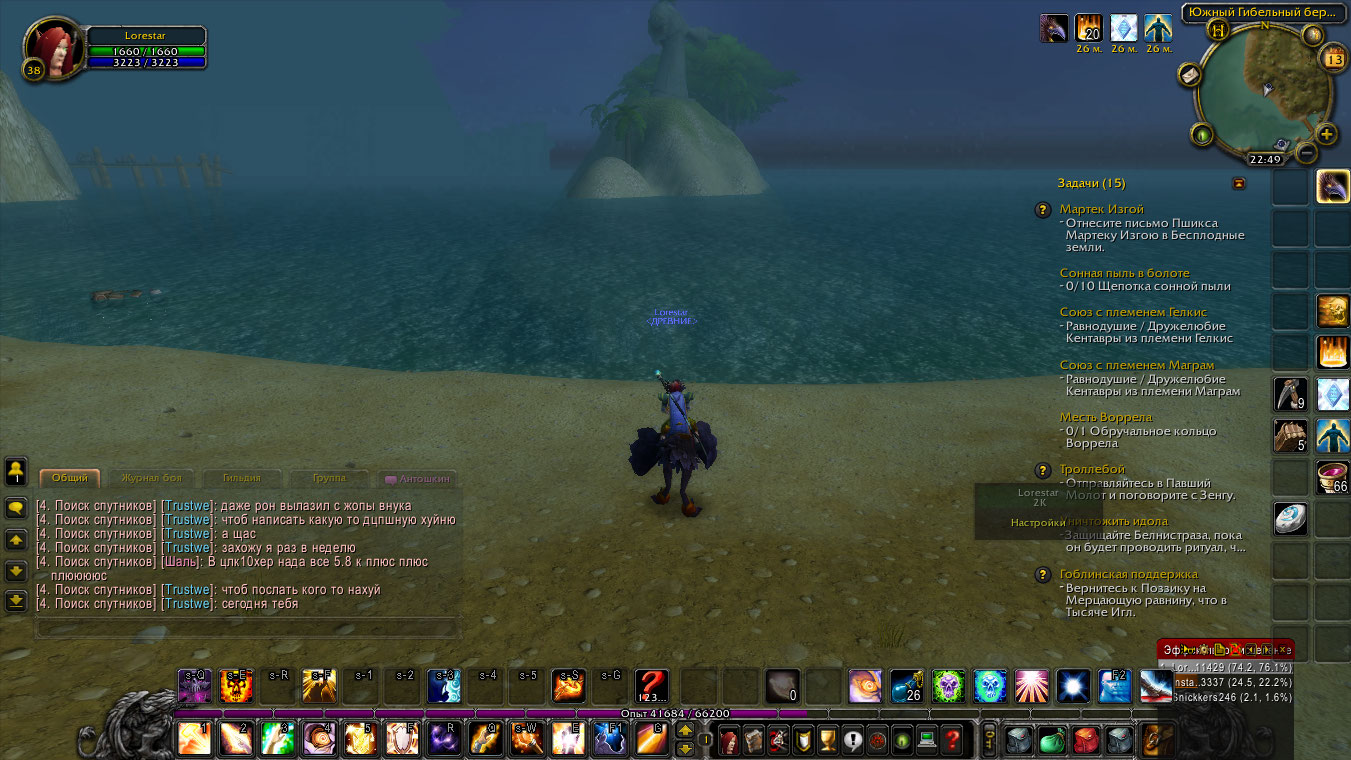This screenshot has width=1351, height=760.
Task: Open the Гоблинская поддержка quest
Action: 1129,574
